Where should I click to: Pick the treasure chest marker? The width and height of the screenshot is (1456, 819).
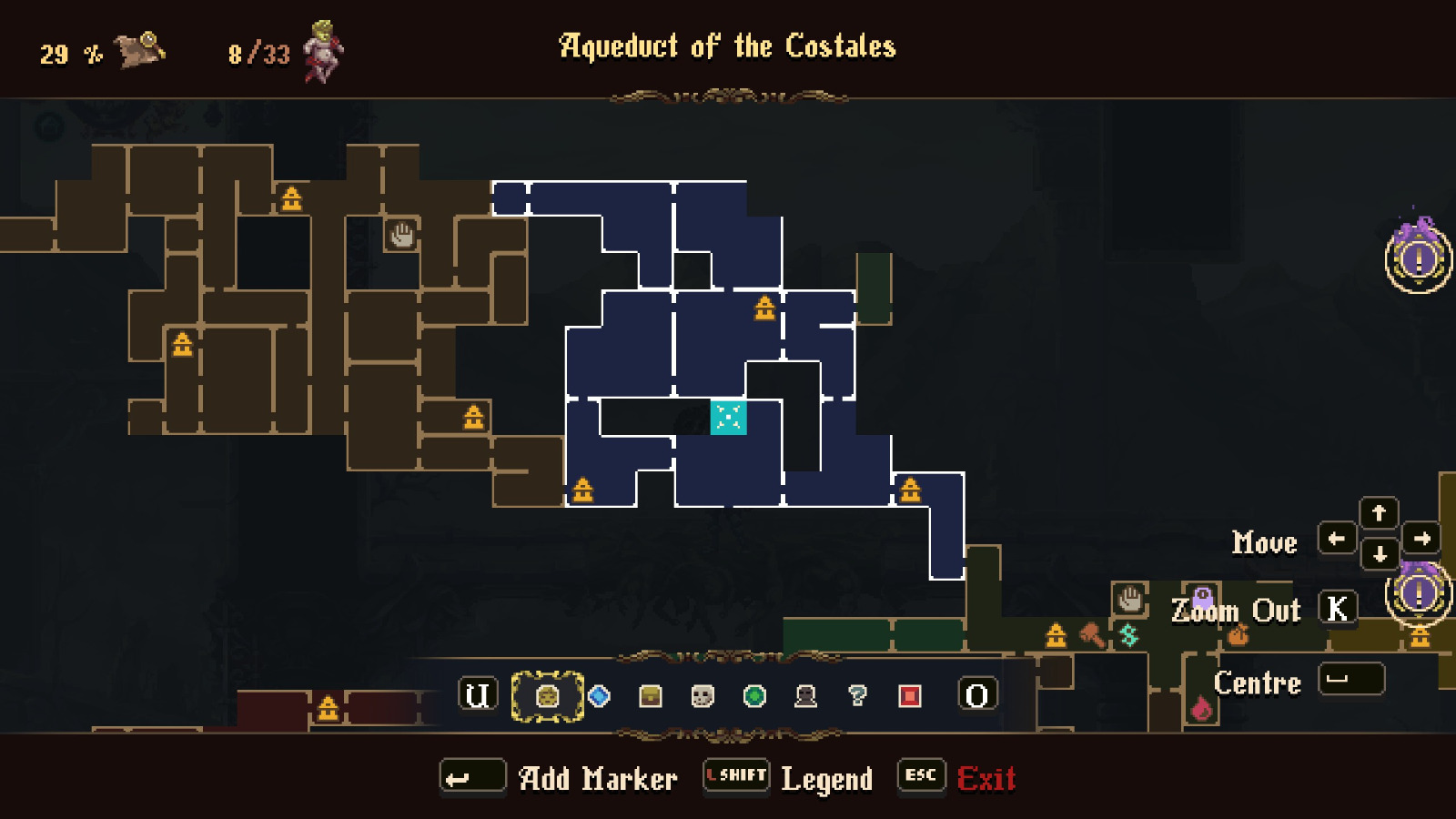pos(651,696)
